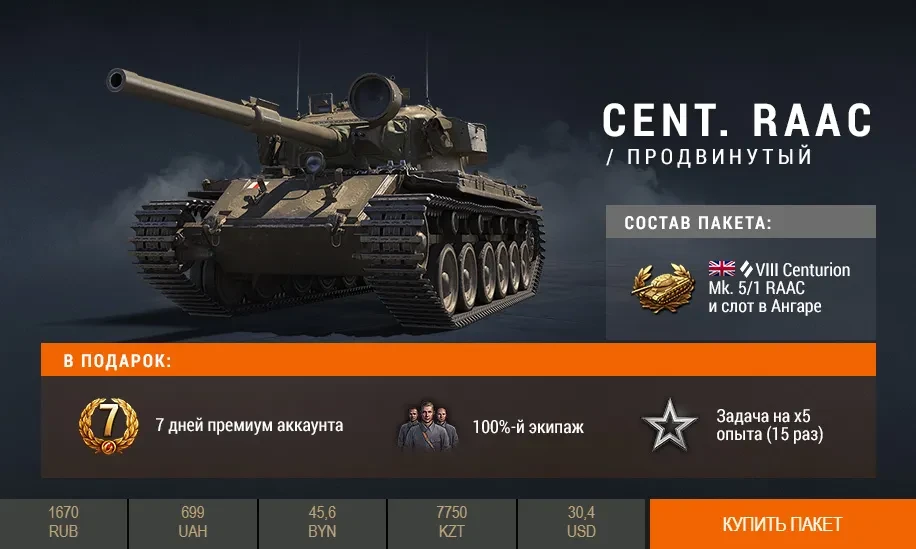
Task: Select the 7750 KZT price option
Action: coord(452,523)
